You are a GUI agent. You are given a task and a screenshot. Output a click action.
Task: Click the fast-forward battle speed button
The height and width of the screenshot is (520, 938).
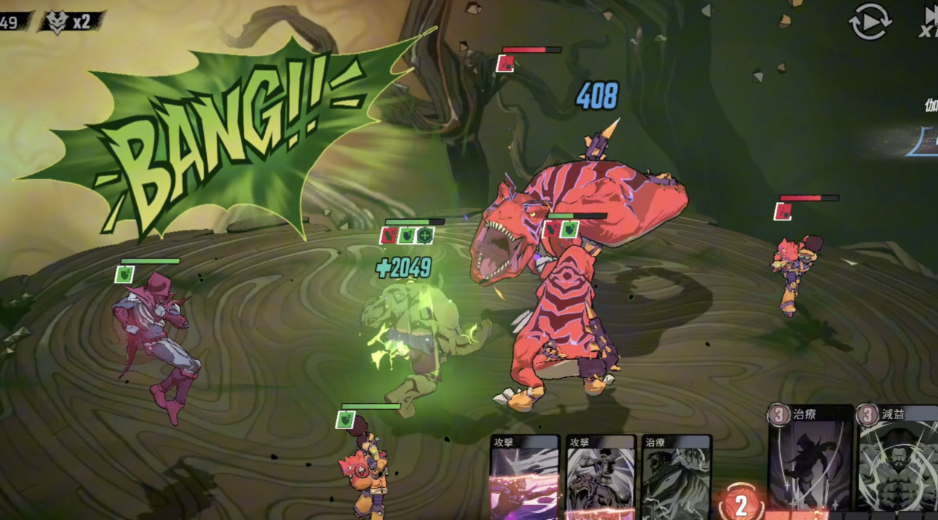click(929, 20)
